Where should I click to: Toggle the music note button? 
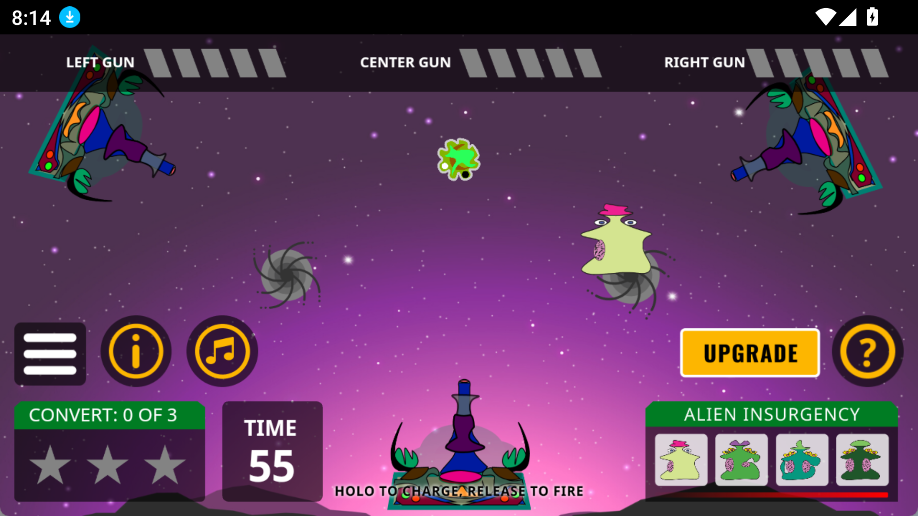click(x=222, y=352)
